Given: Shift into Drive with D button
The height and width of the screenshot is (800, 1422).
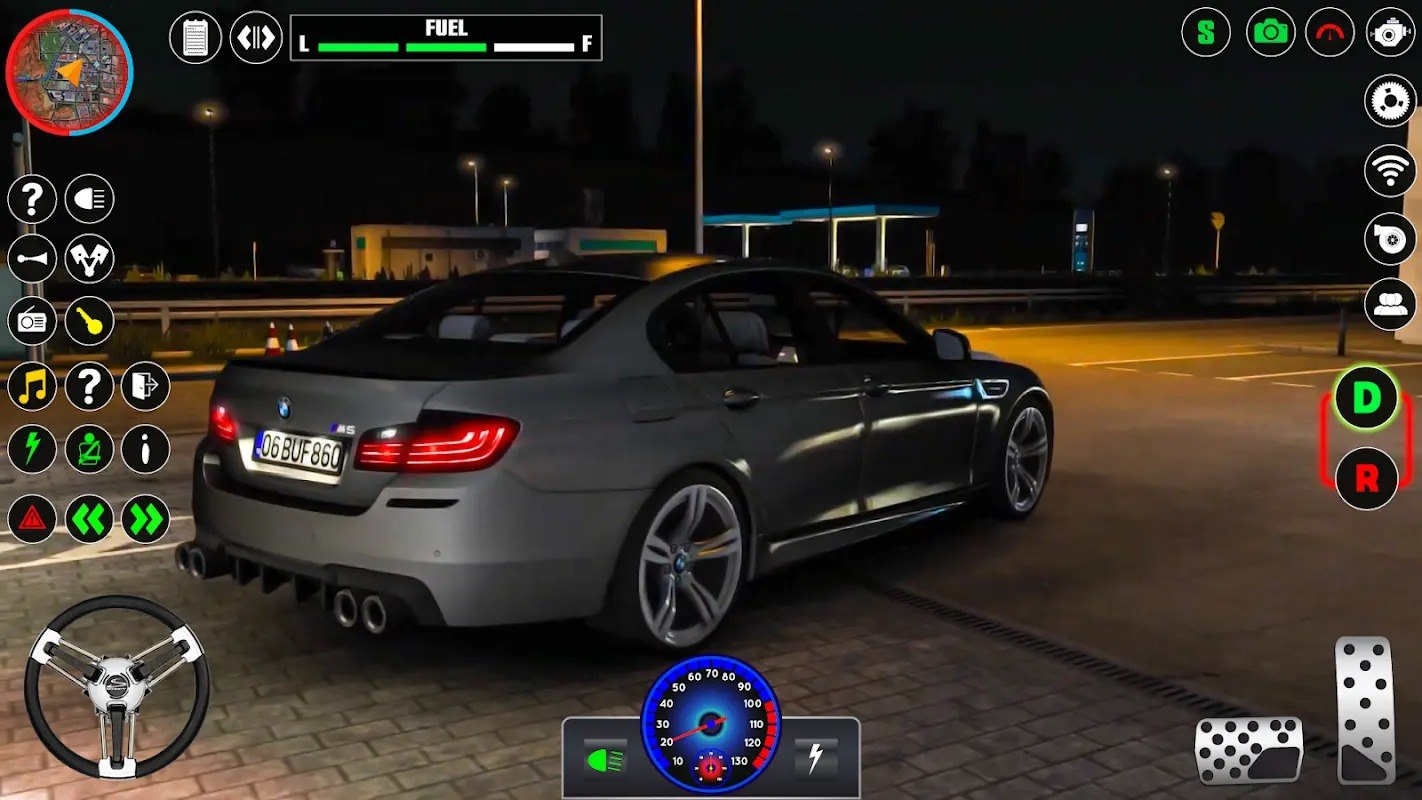Looking at the screenshot, I should click(x=1366, y=399).
